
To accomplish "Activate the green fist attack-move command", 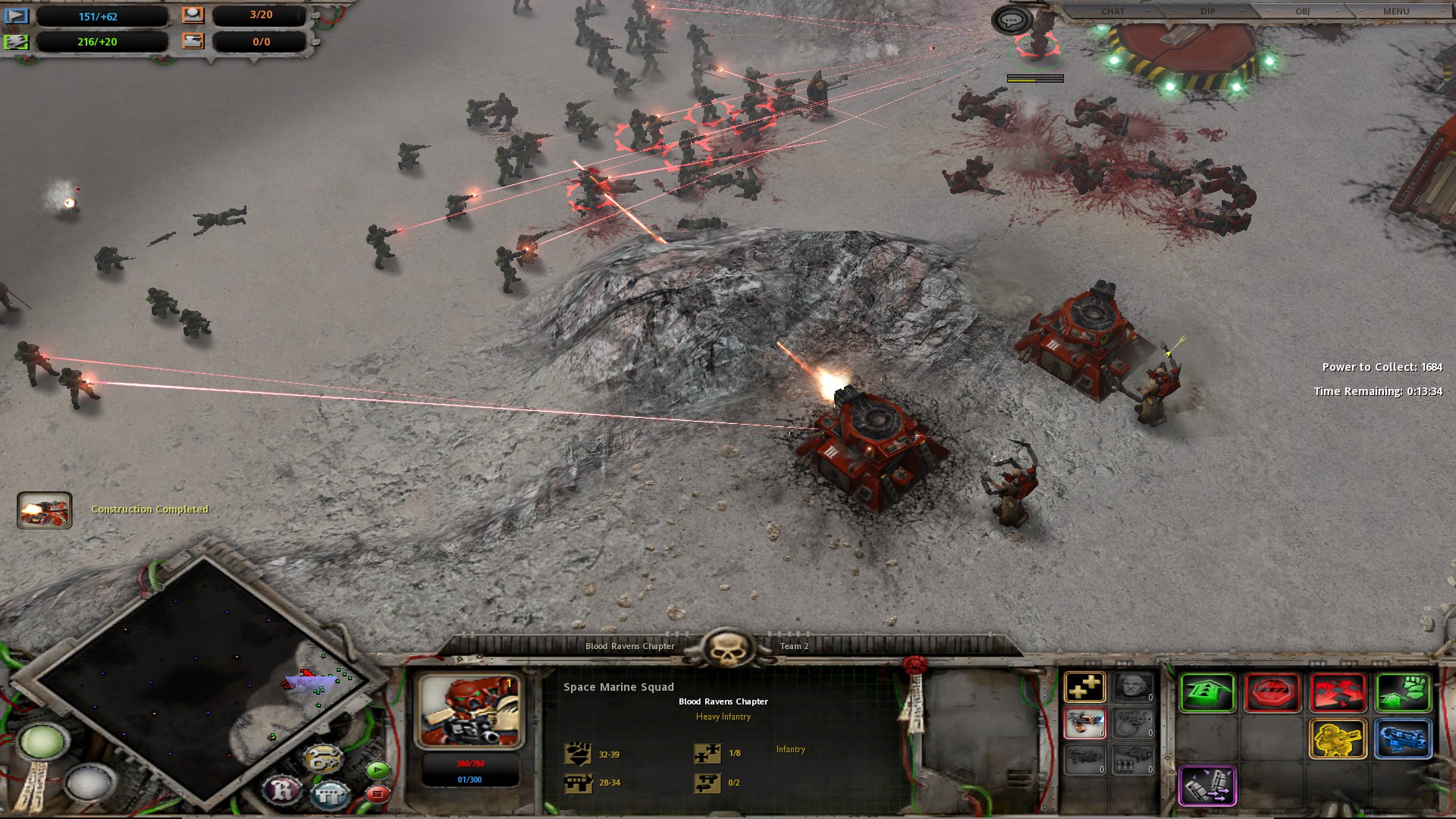I will [x=1403, y=693].
